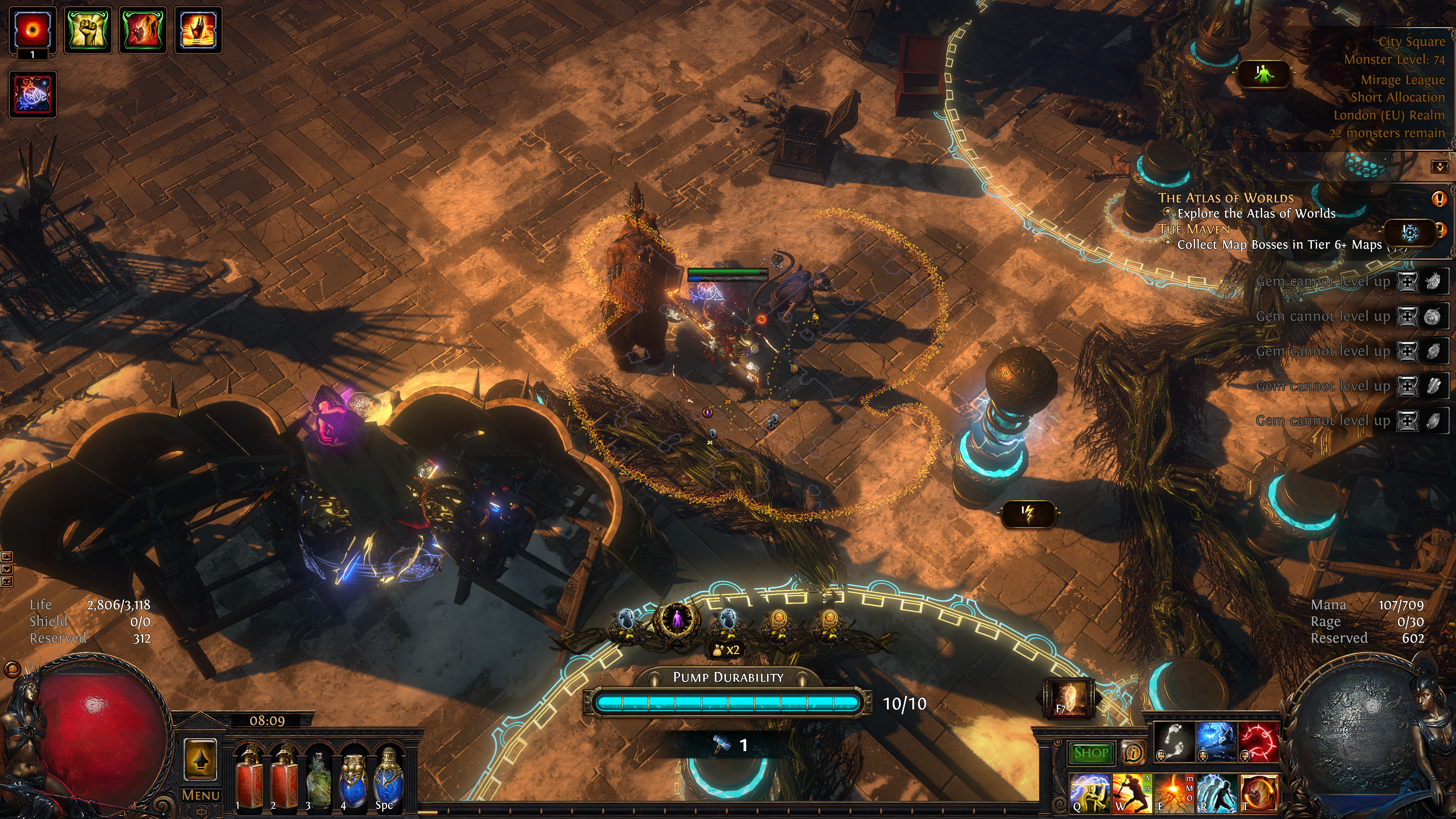Select the red thorned ring skill slot
The height and width of the screenshot is (819, 1456).
point(1259,742)
